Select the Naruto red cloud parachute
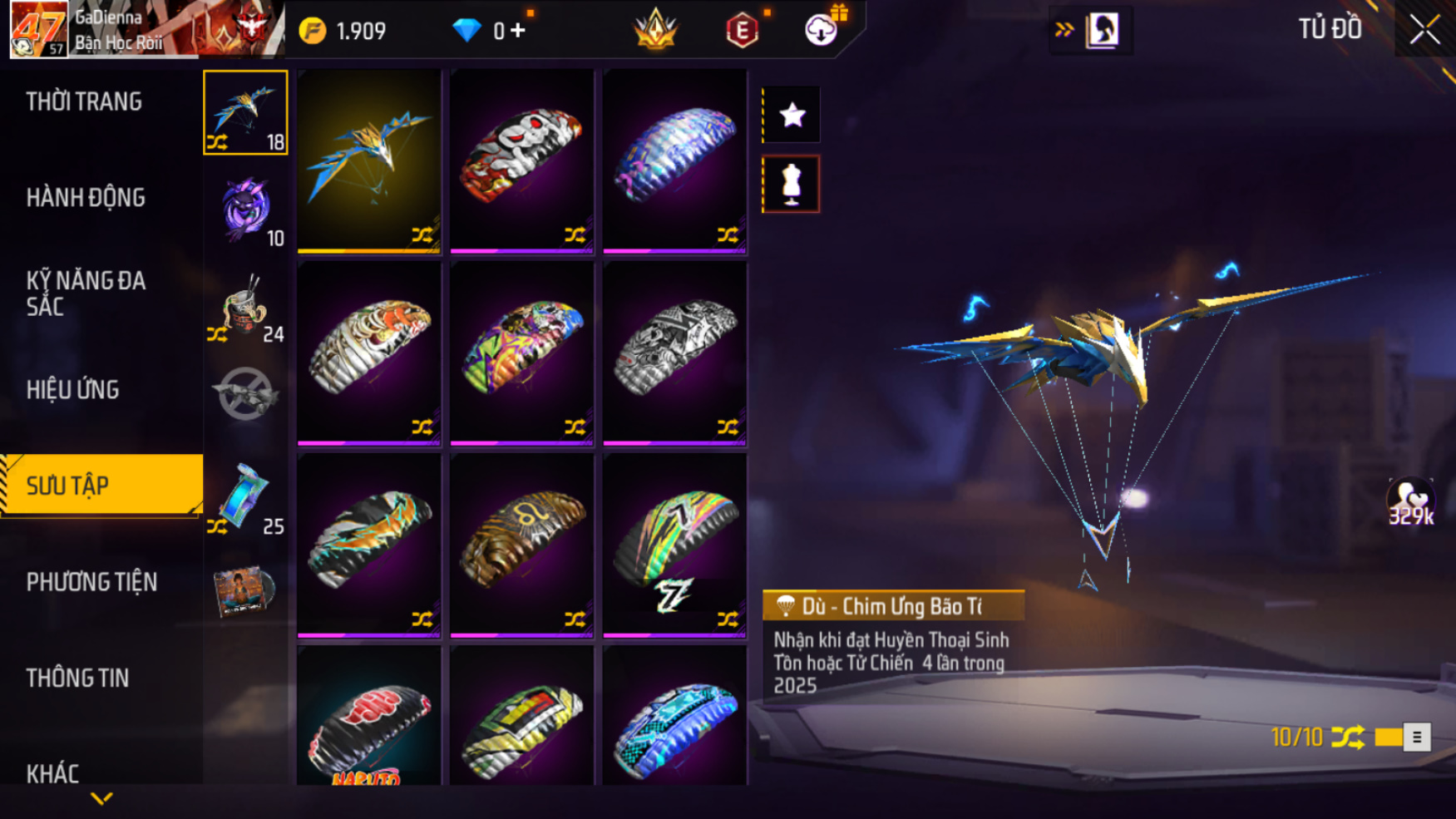The height and width of the screenshot is (819, 1456). [368, 717]
